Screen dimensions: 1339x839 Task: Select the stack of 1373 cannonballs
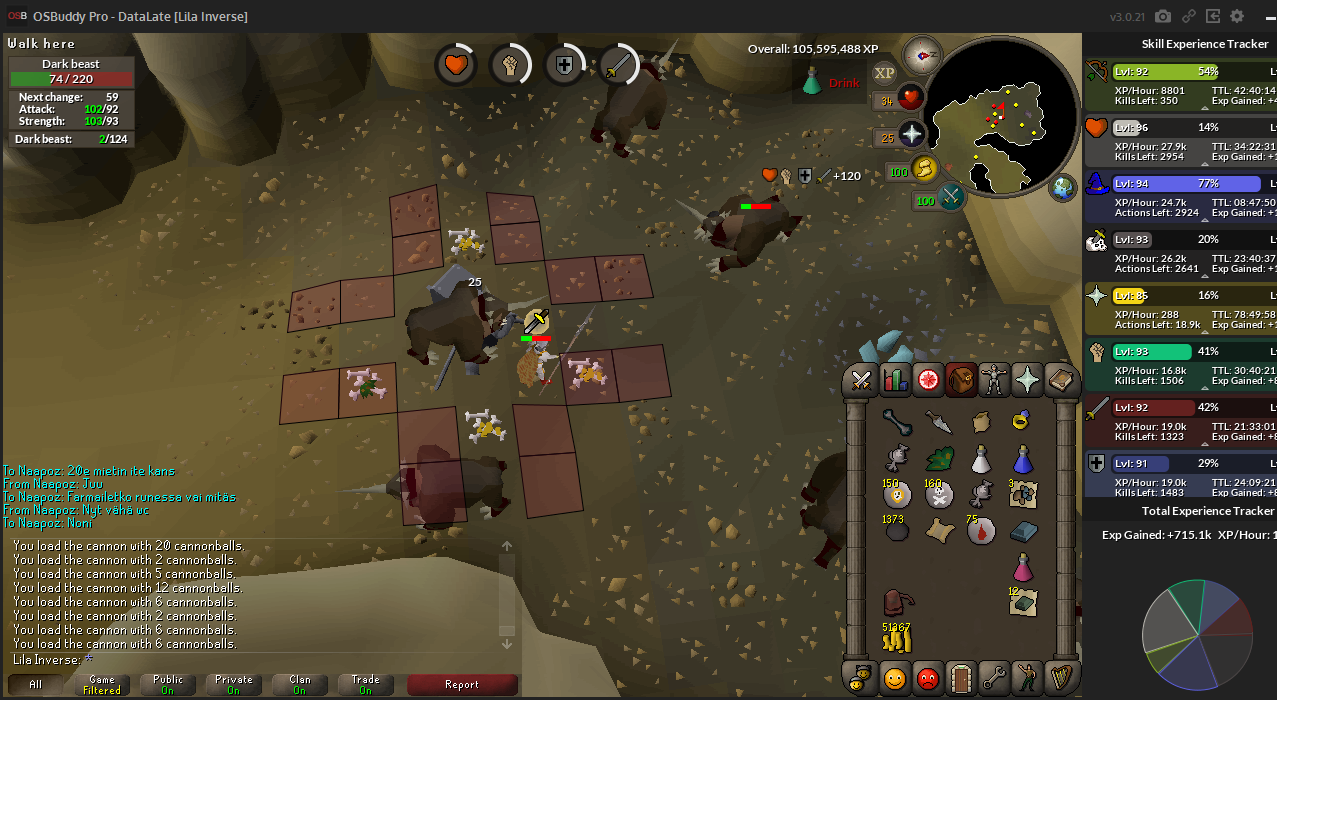click(x=896, y=530)
